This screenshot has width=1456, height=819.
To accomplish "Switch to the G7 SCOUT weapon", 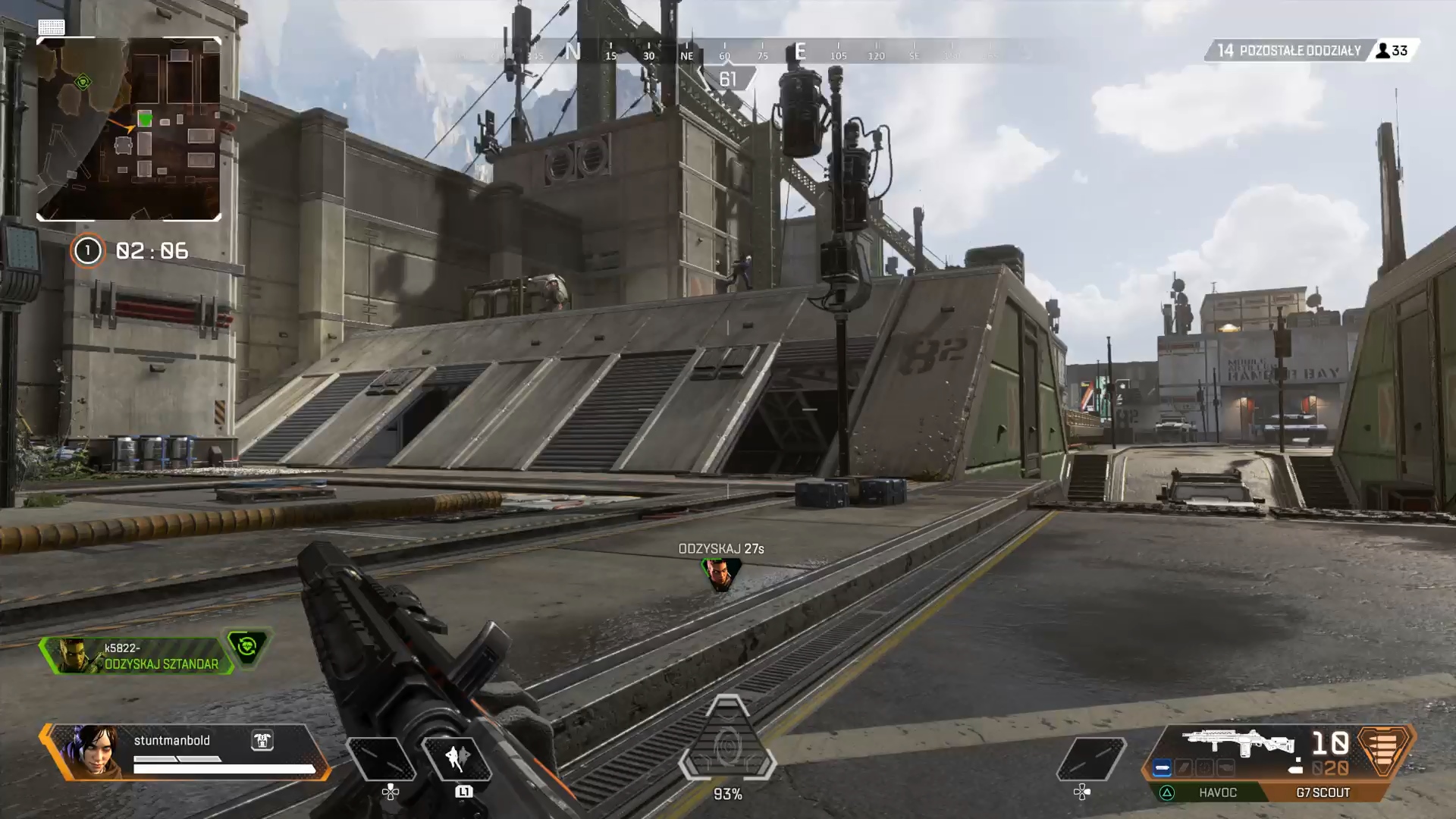I will point(1323,792).
